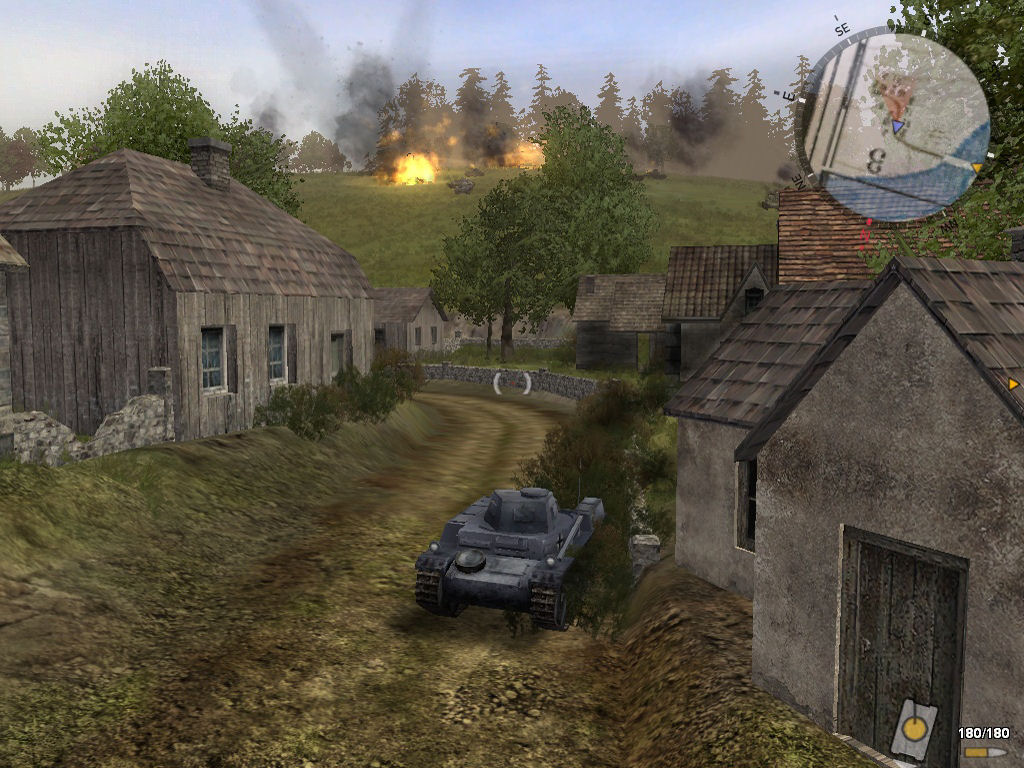The height and width of the screenshot is (768, 1024).
Task: Select the blue player arrow on minimap
Action: point(897,126)
